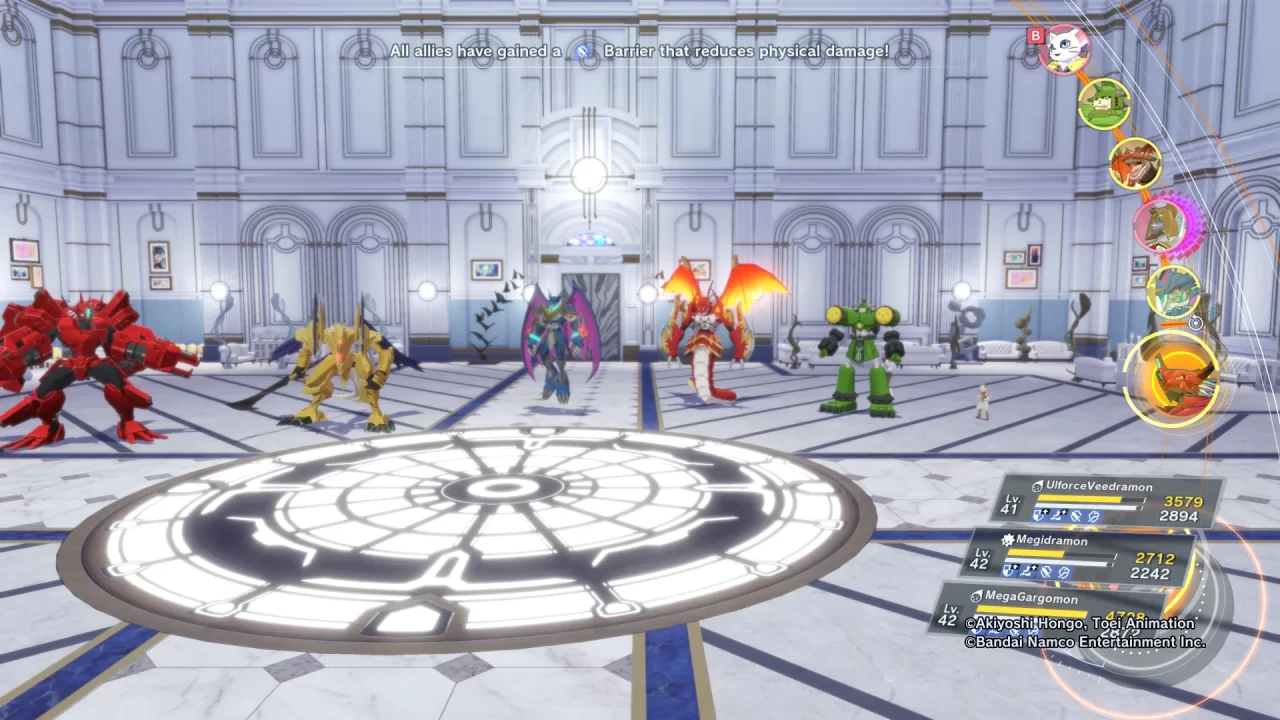1280x720 pixels.
Task: Select the crest emblem next to Megidramon's name
Action: click(1008, 540)
